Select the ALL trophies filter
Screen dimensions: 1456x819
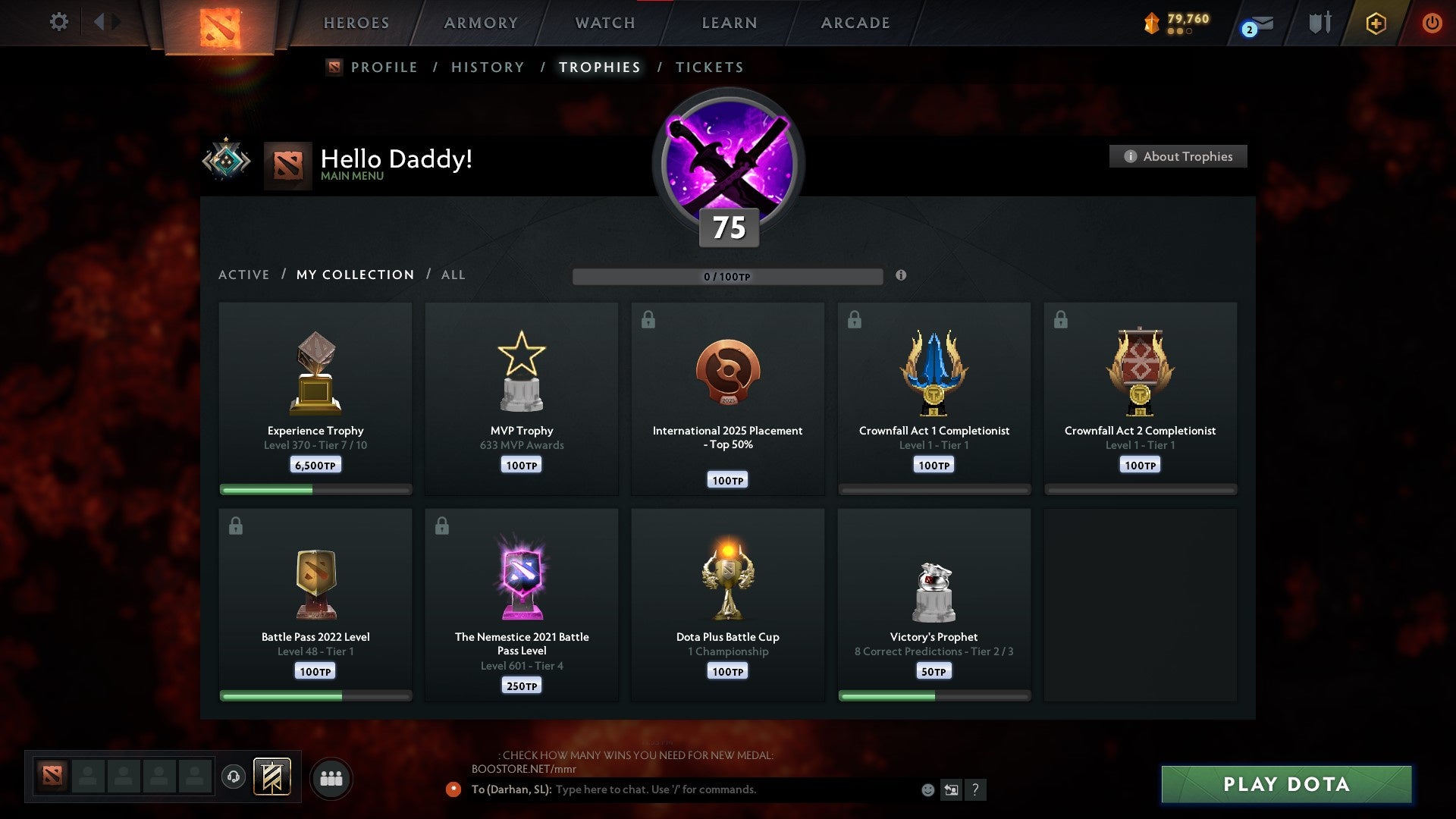(453, 275)
